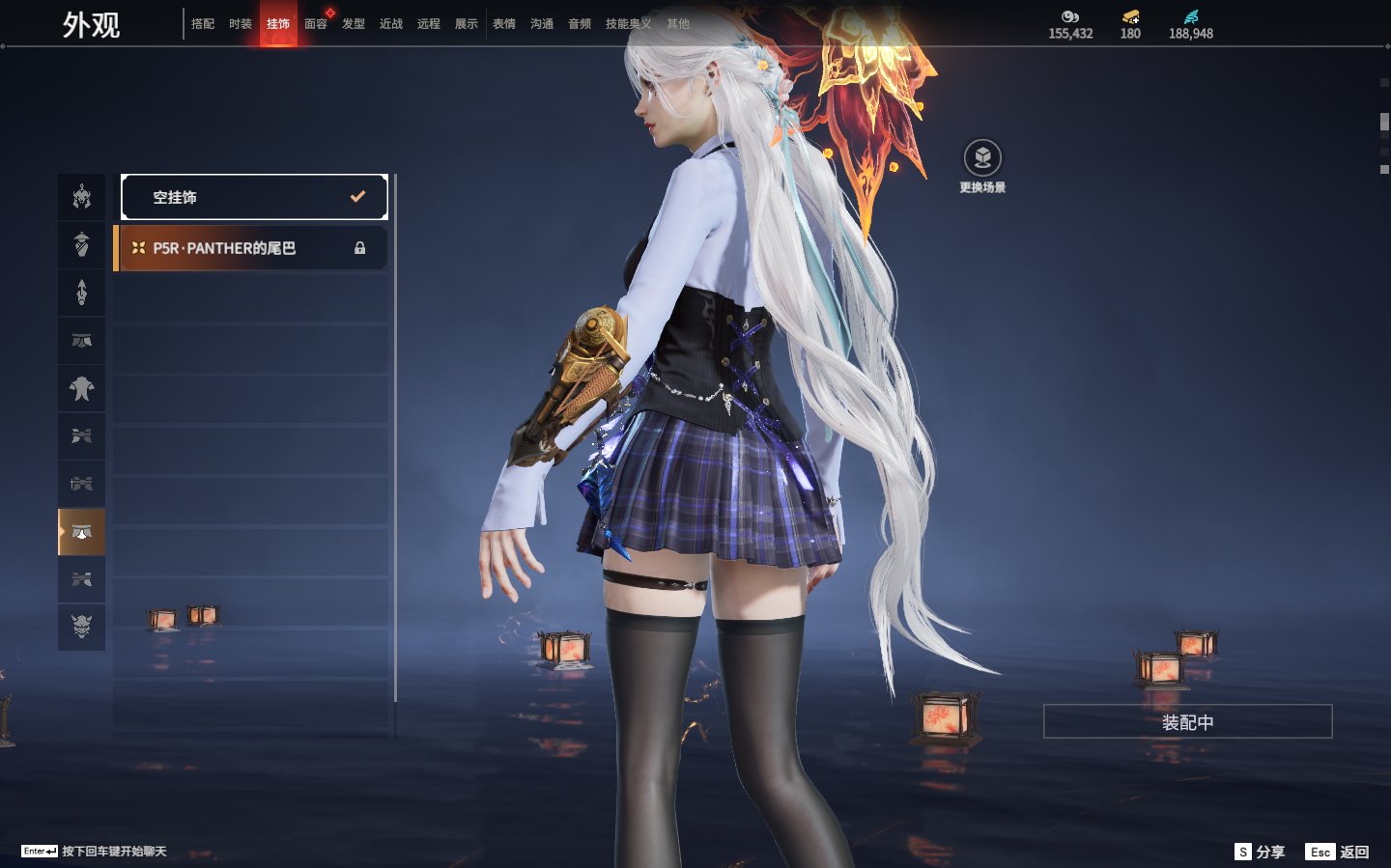Click the 装配中 equip button
The height and width of the screenshot is (868, 1391).
pyautogui.click(x=1187, y=722)
